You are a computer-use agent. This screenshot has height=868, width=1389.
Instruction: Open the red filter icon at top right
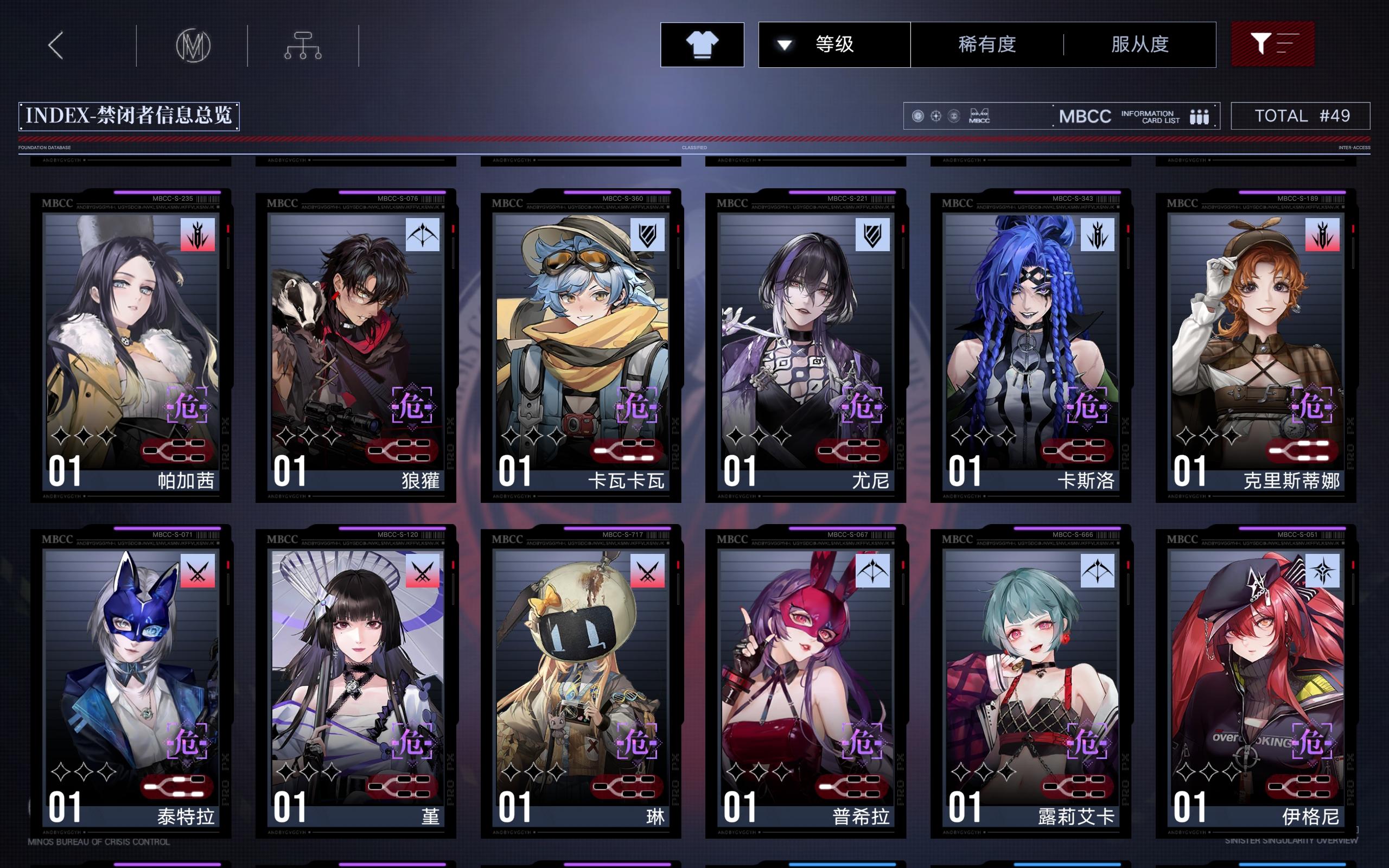tap(1273, 44)
